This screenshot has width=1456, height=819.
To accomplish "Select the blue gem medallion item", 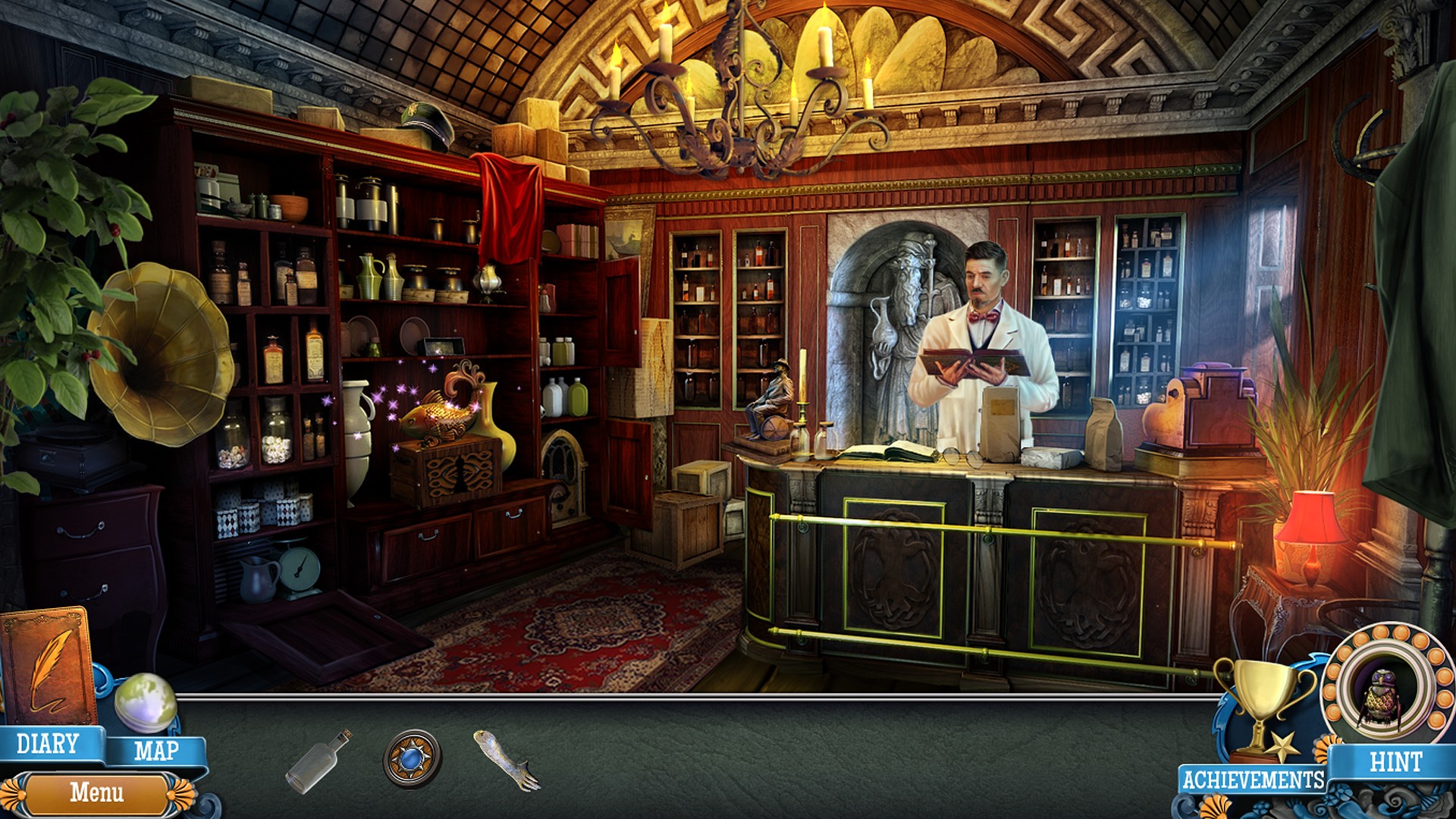I will coord(412,758).
